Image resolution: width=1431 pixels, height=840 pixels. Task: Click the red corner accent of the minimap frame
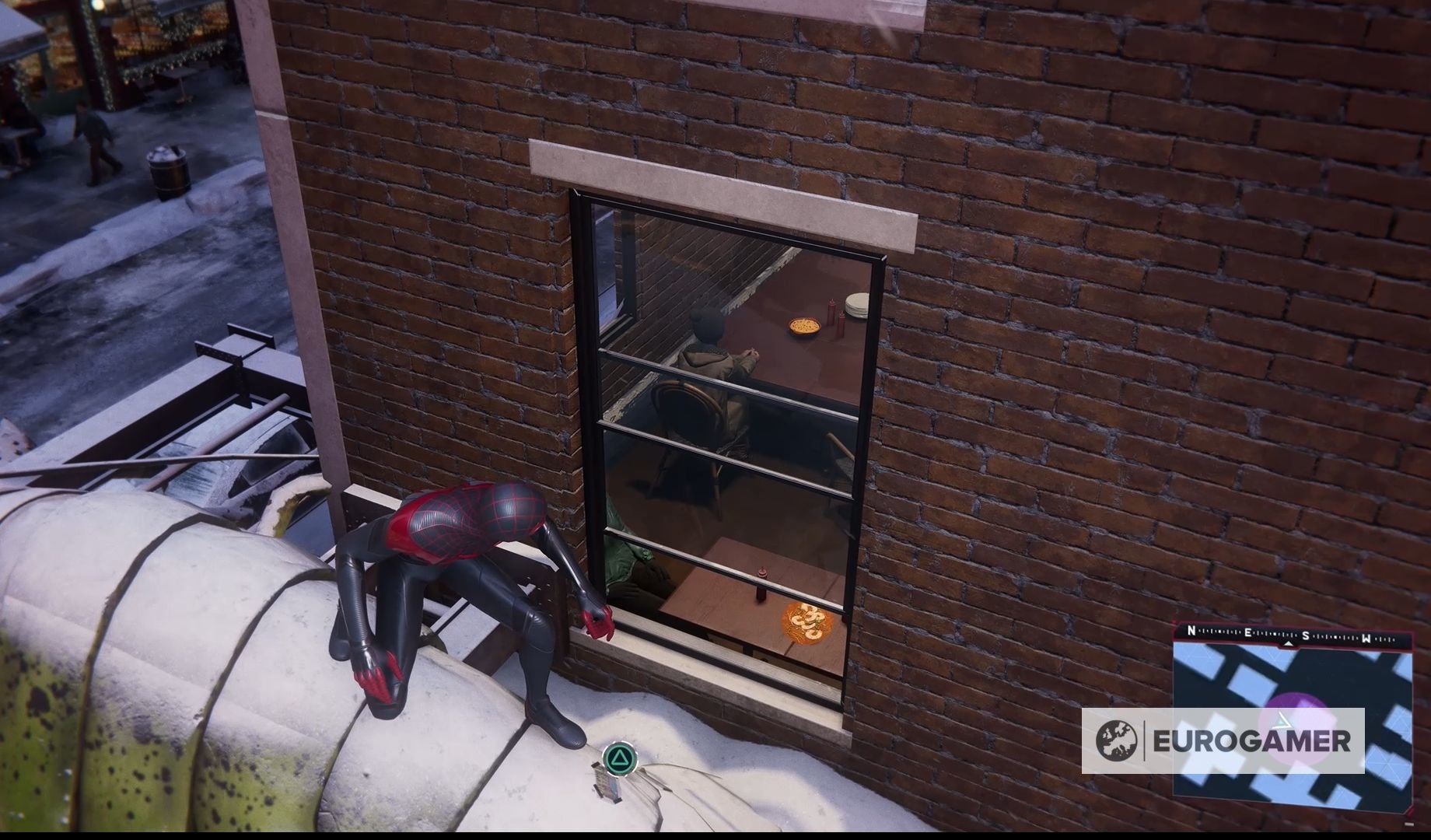pyautogui.click(x=1408, y=811)
